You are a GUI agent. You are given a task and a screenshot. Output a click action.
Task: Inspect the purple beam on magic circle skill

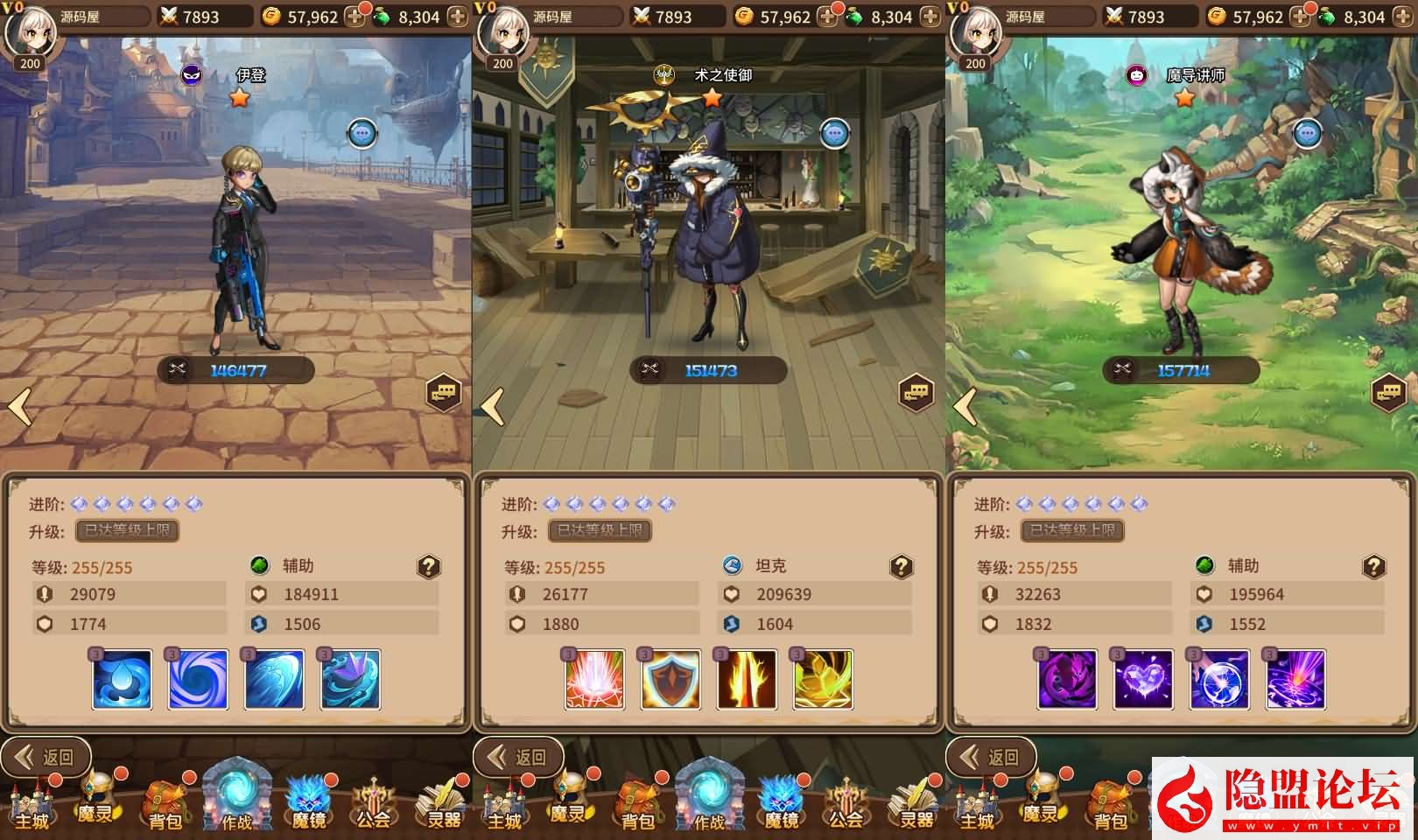[1296, 679]
